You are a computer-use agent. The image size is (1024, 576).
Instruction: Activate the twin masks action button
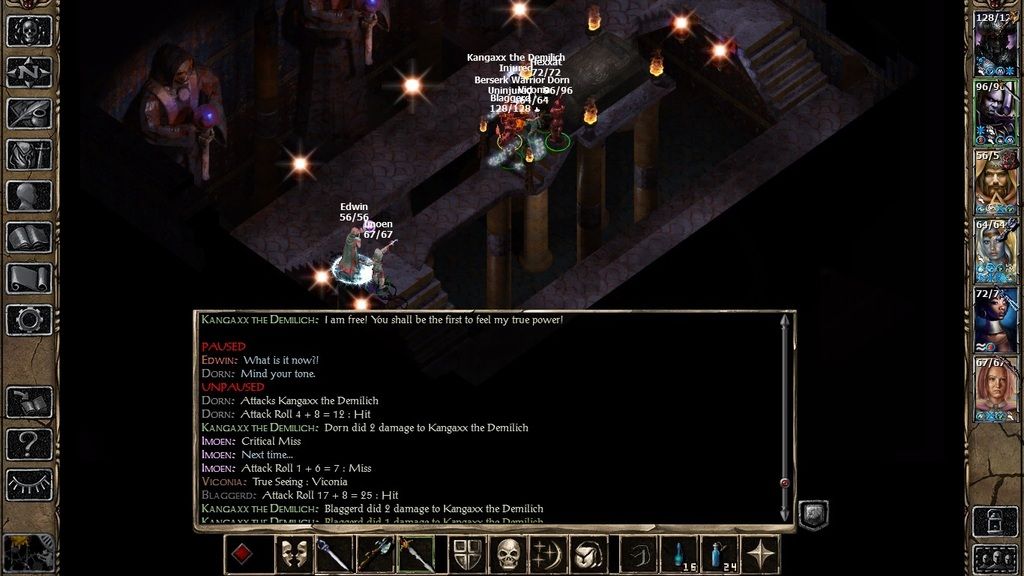pyautogui.click(x=293, y=554)
